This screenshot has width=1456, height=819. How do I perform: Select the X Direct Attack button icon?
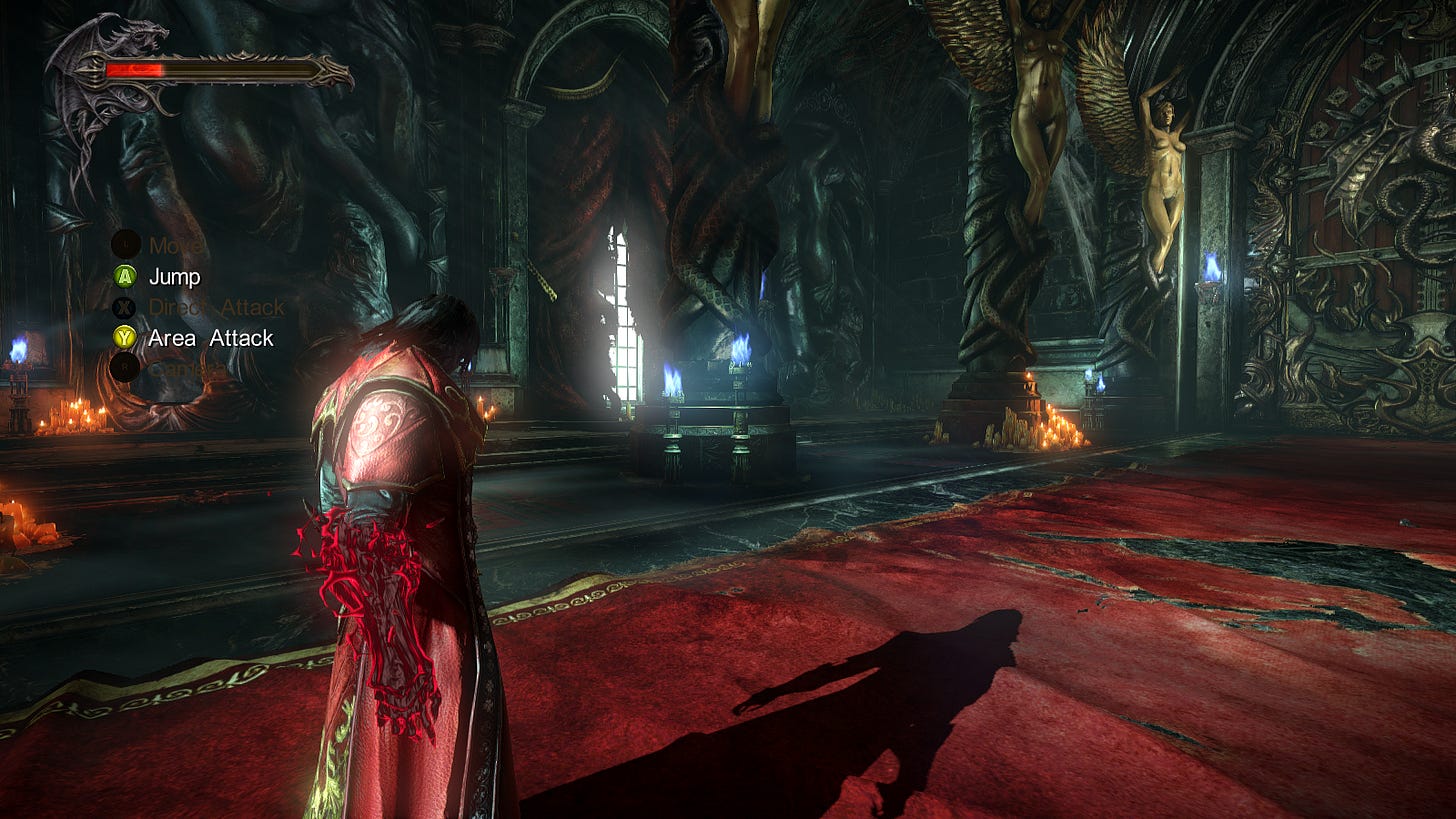tap(124, 309)
